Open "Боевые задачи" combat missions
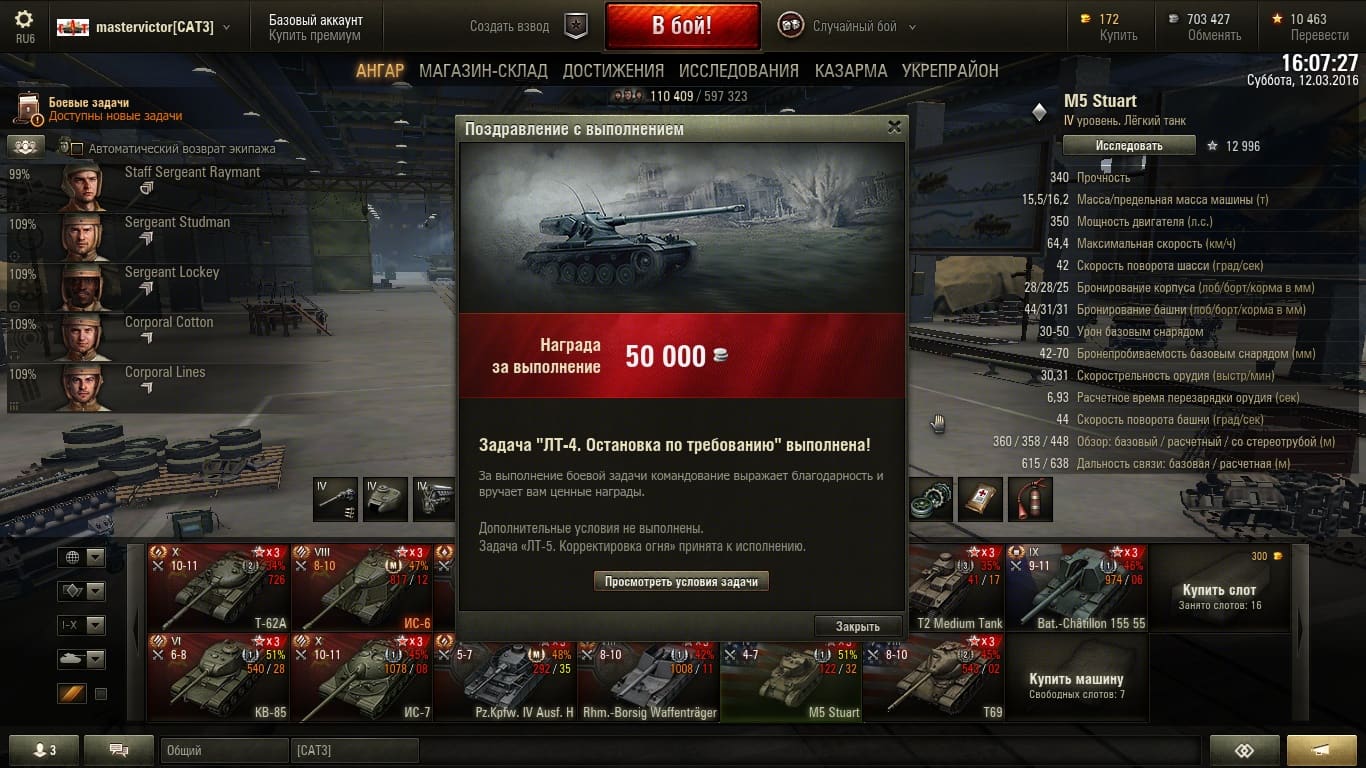 point(90,109)
